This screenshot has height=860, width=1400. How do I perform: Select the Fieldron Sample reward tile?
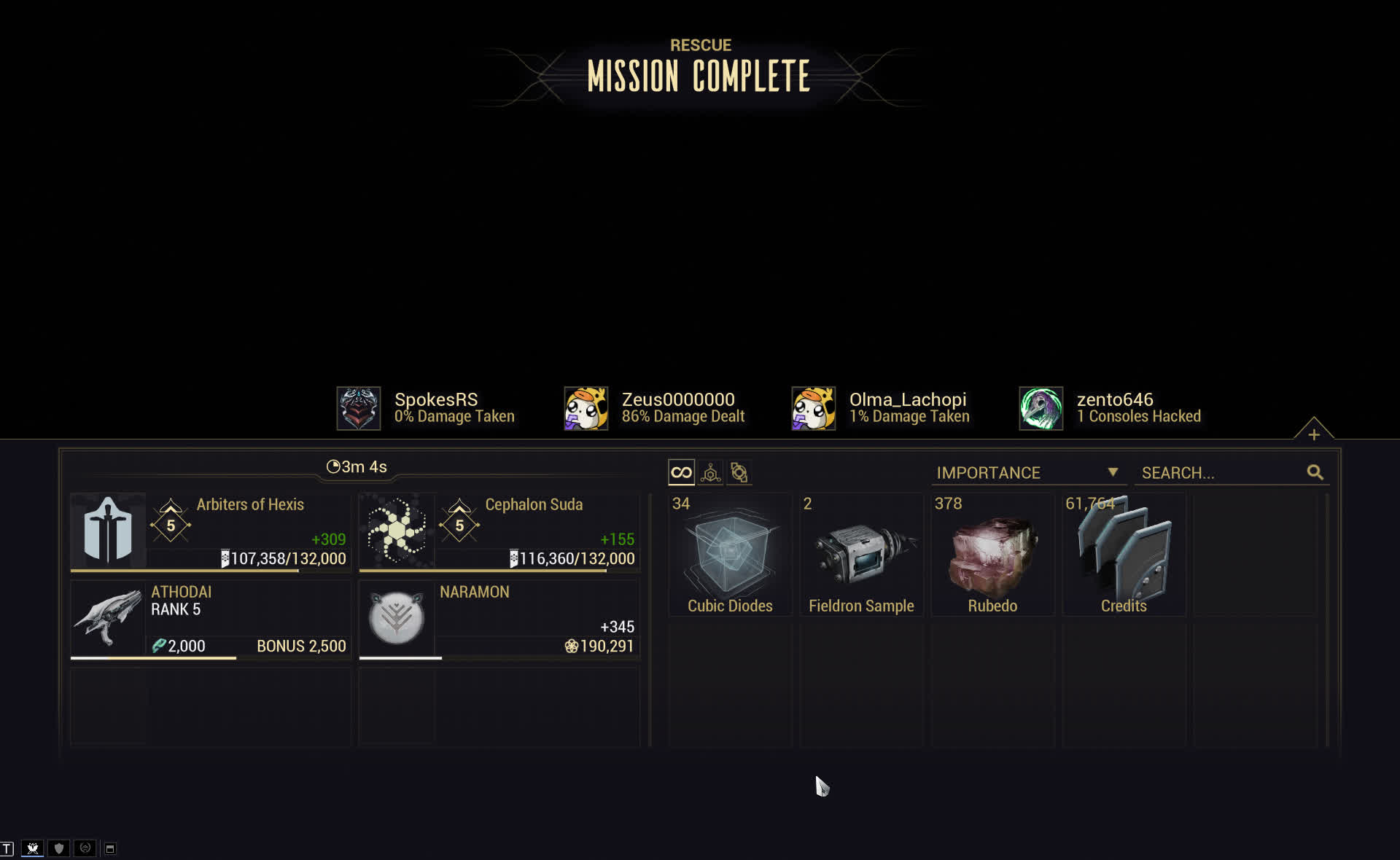861,555
